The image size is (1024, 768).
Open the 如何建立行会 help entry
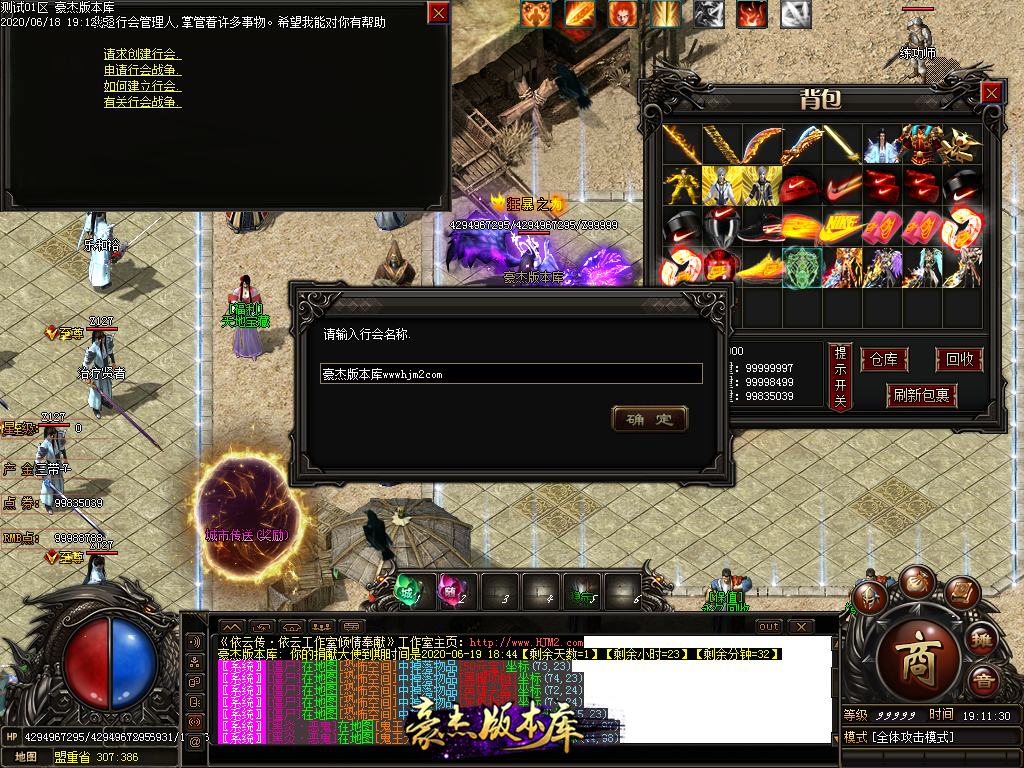[142, 86]
